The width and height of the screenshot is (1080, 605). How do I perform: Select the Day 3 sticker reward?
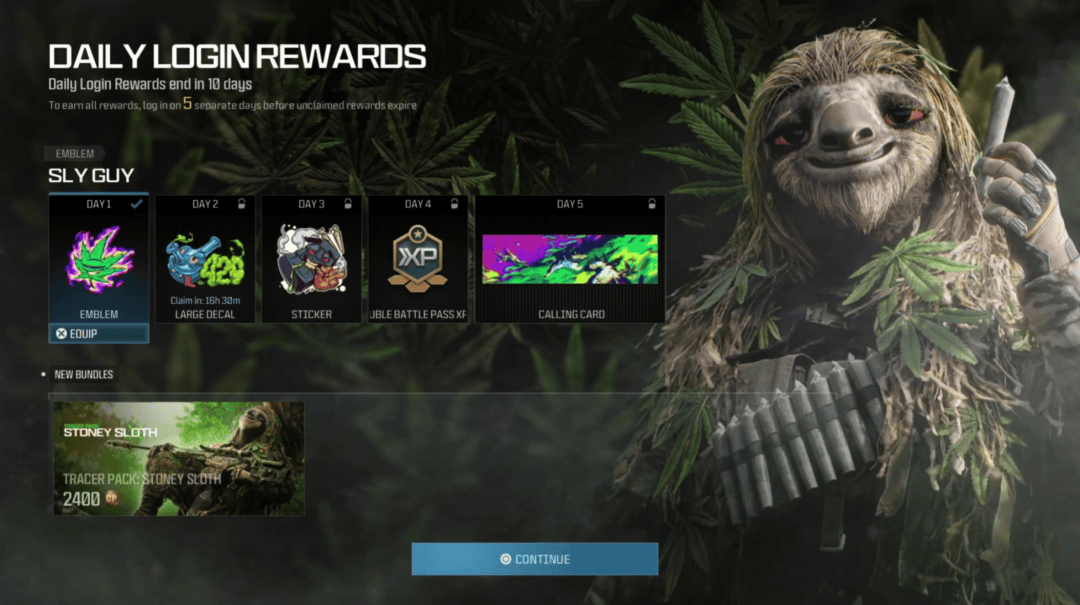pos(311,259)
